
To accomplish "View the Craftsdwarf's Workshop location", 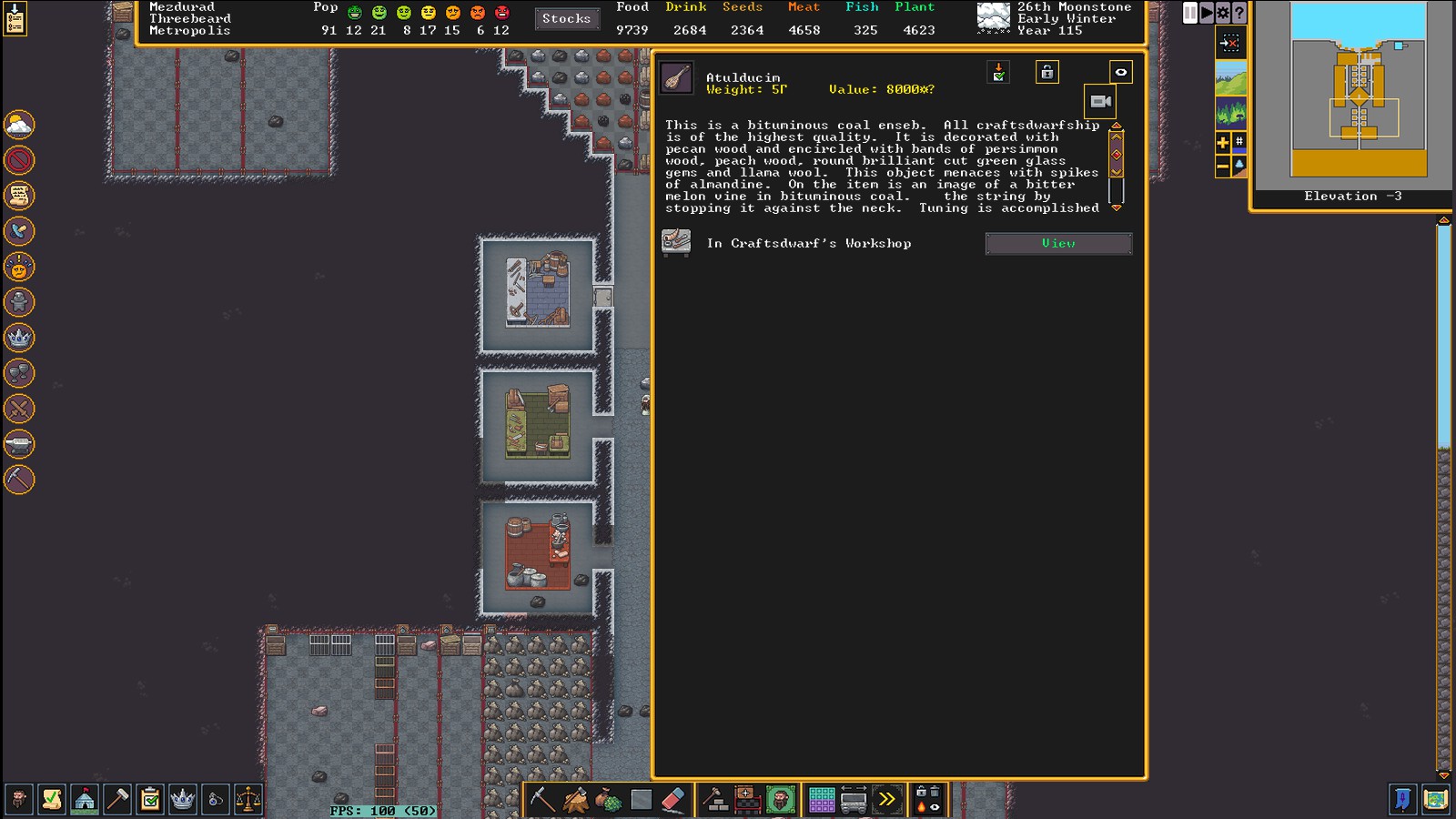I will coord(1058,243).
